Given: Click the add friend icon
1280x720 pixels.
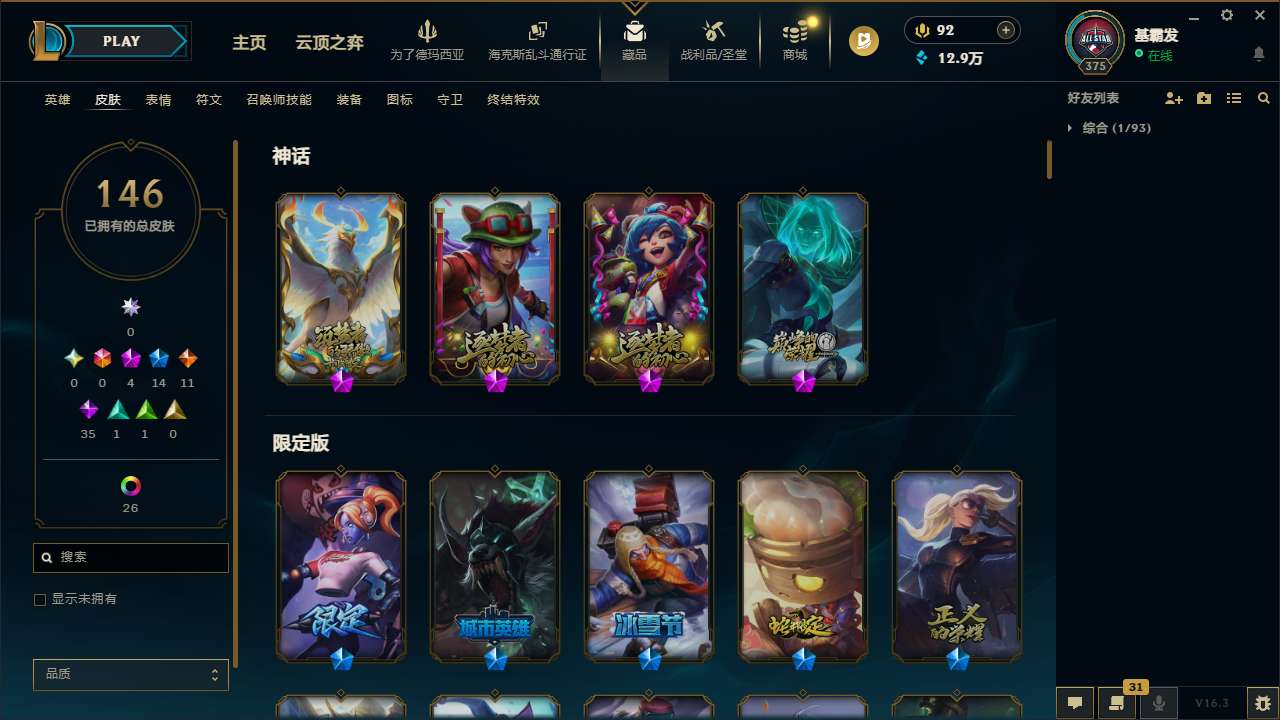Looking at the screenshot, I should [1173, 98].
